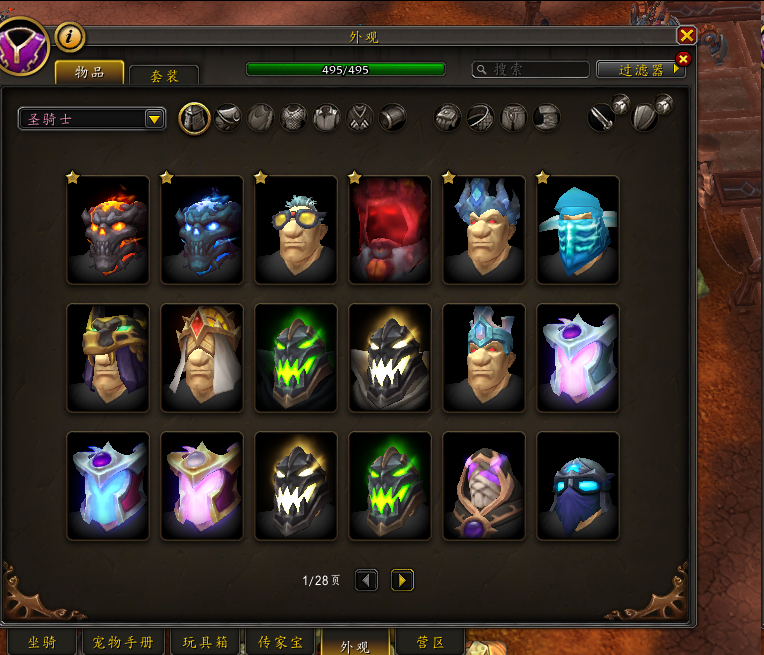Open the 玩具箱 toy box tab
The height and width of the screenshot is (655, 764).
click(205, 642)
